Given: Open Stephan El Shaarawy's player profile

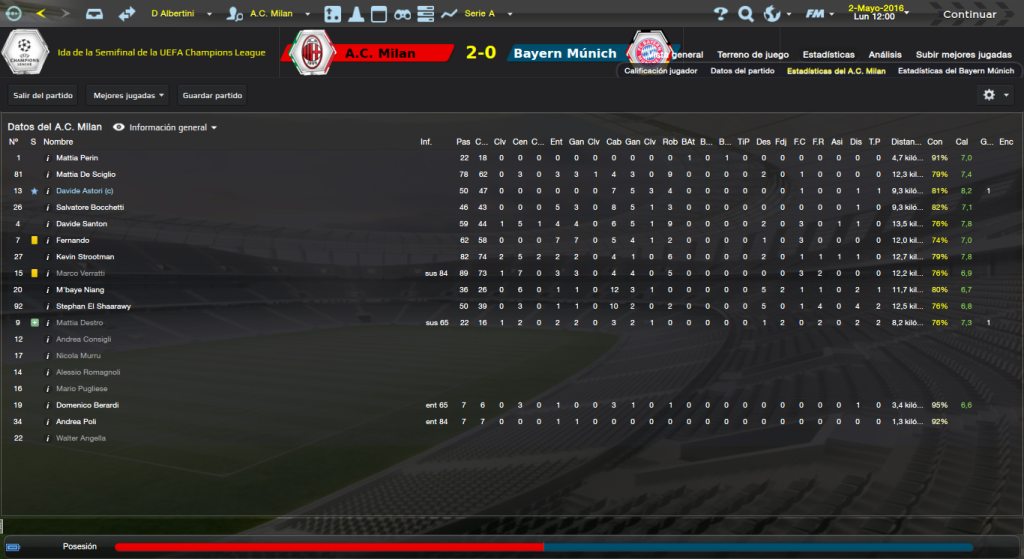Looking at the screenshot, I should 93,306.
